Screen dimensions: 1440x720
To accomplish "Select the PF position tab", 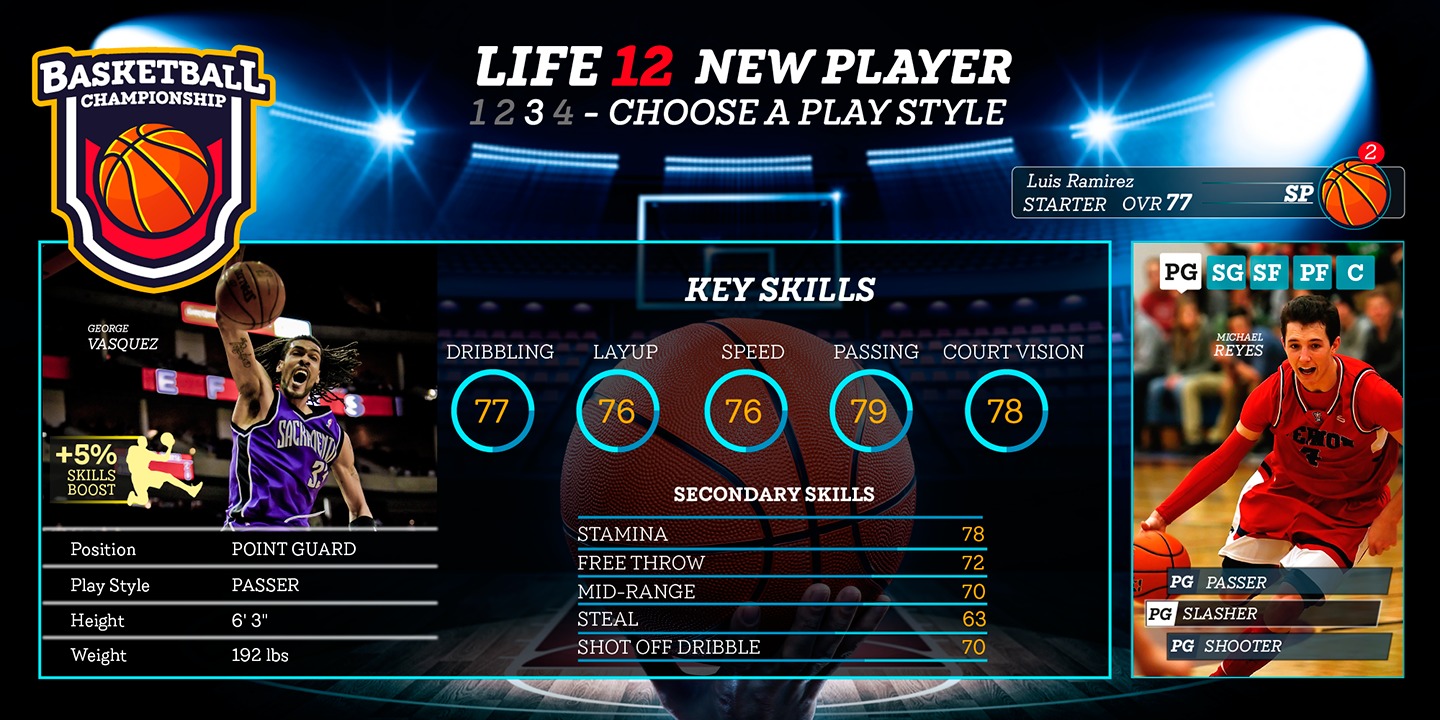I will click(1312, 272).
